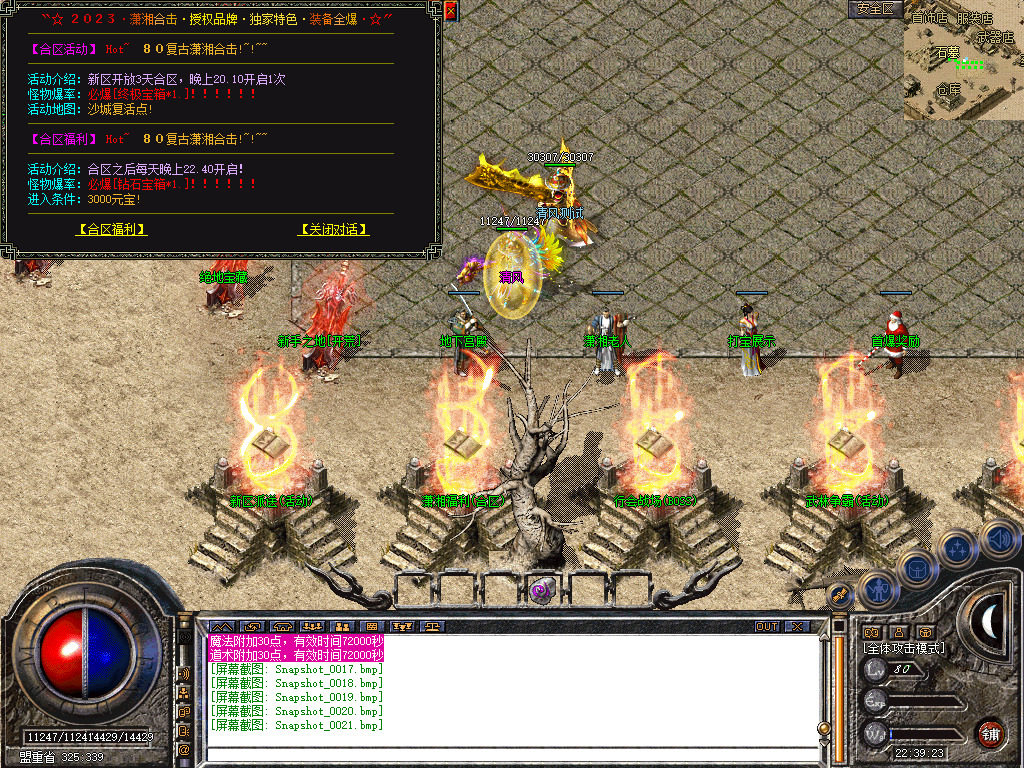Click the chat scrollbar's round orange handle
The height and width of the screenshot is (768, 1024).
click(x=824, y=728)
